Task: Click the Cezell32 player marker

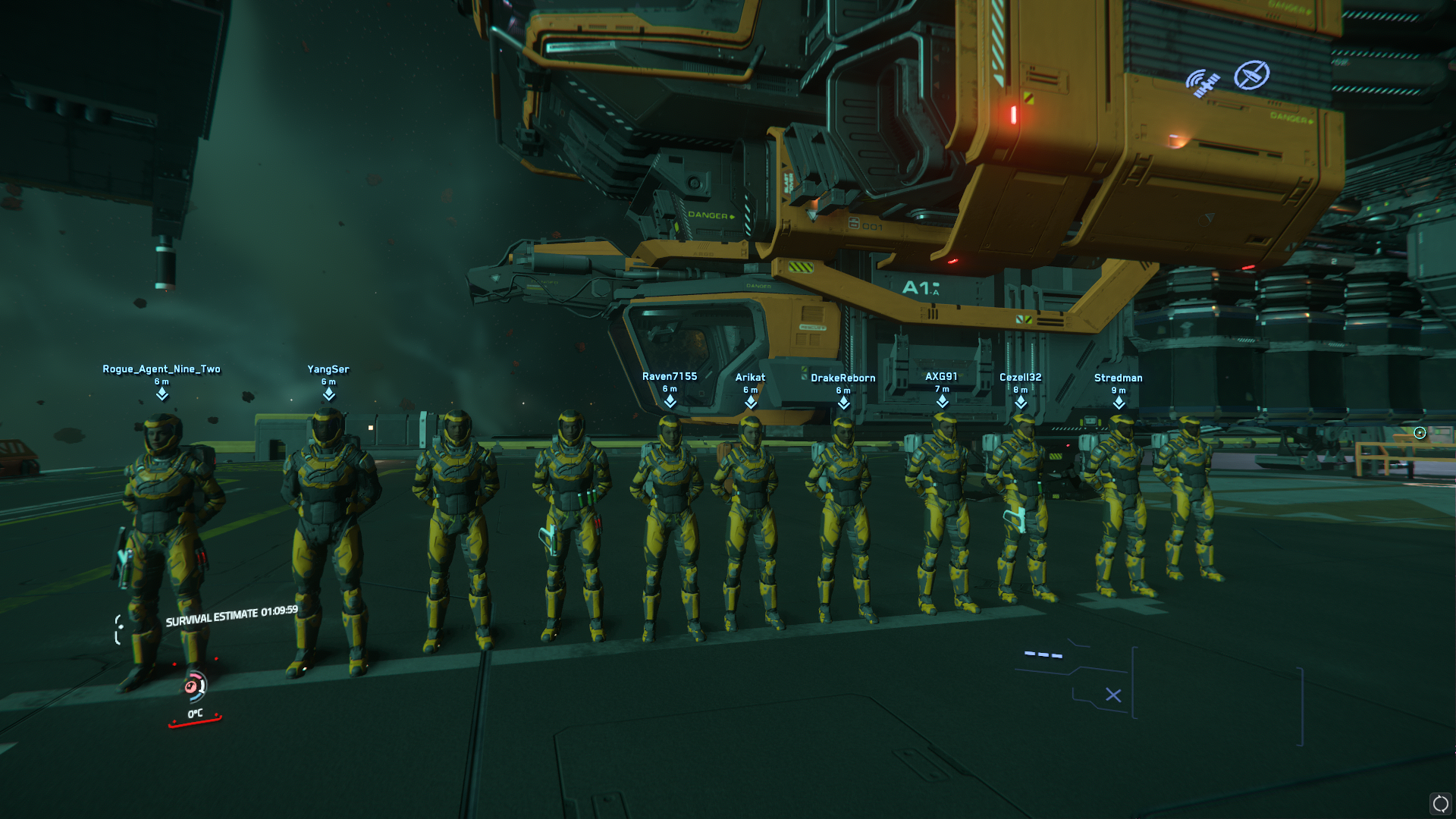Action: (x=1021, y=402)
